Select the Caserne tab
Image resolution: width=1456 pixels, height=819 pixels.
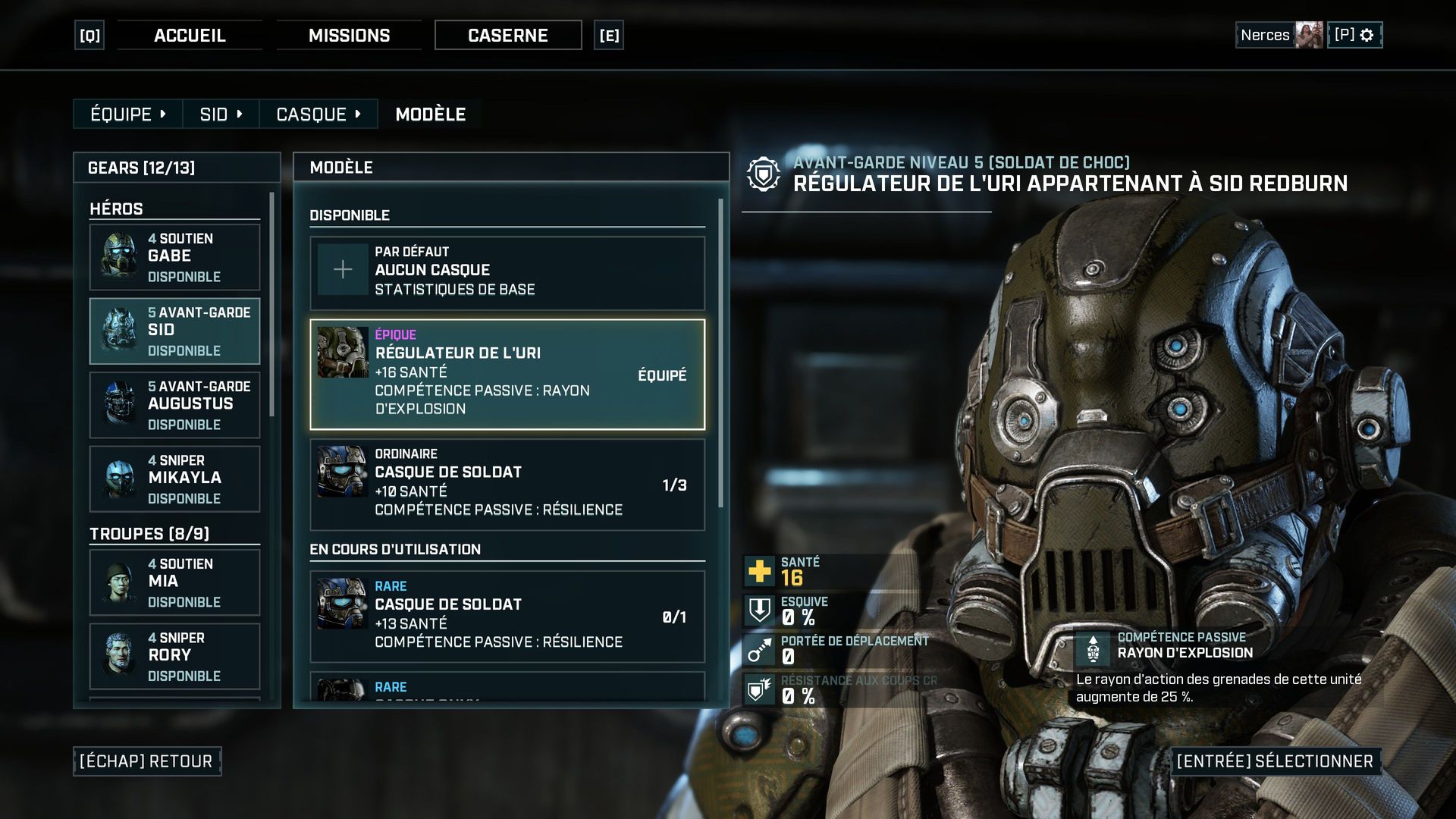pyautogui.click(x=508, y=36)
